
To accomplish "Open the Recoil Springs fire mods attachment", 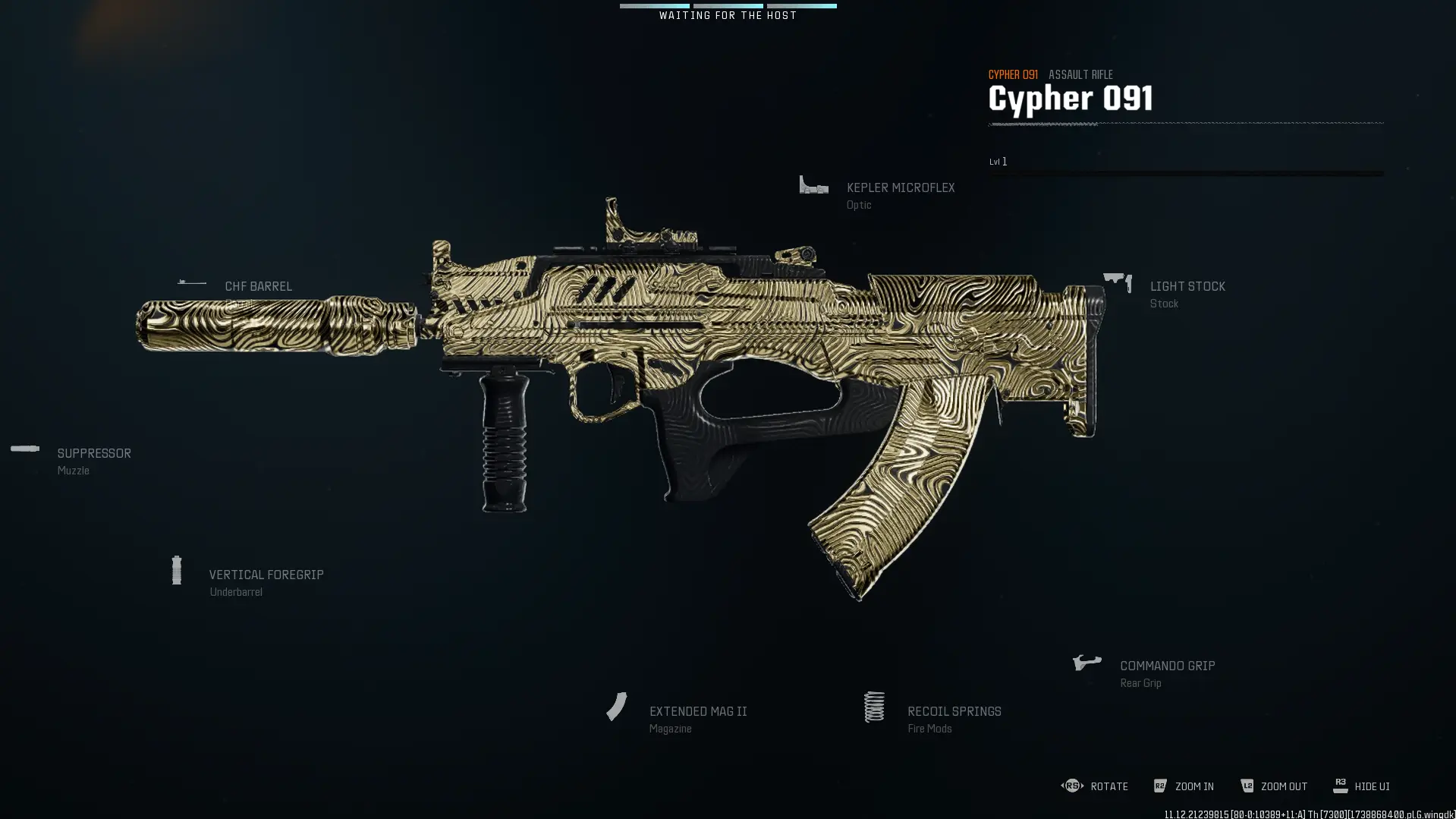I will click(x=874, y=706).
